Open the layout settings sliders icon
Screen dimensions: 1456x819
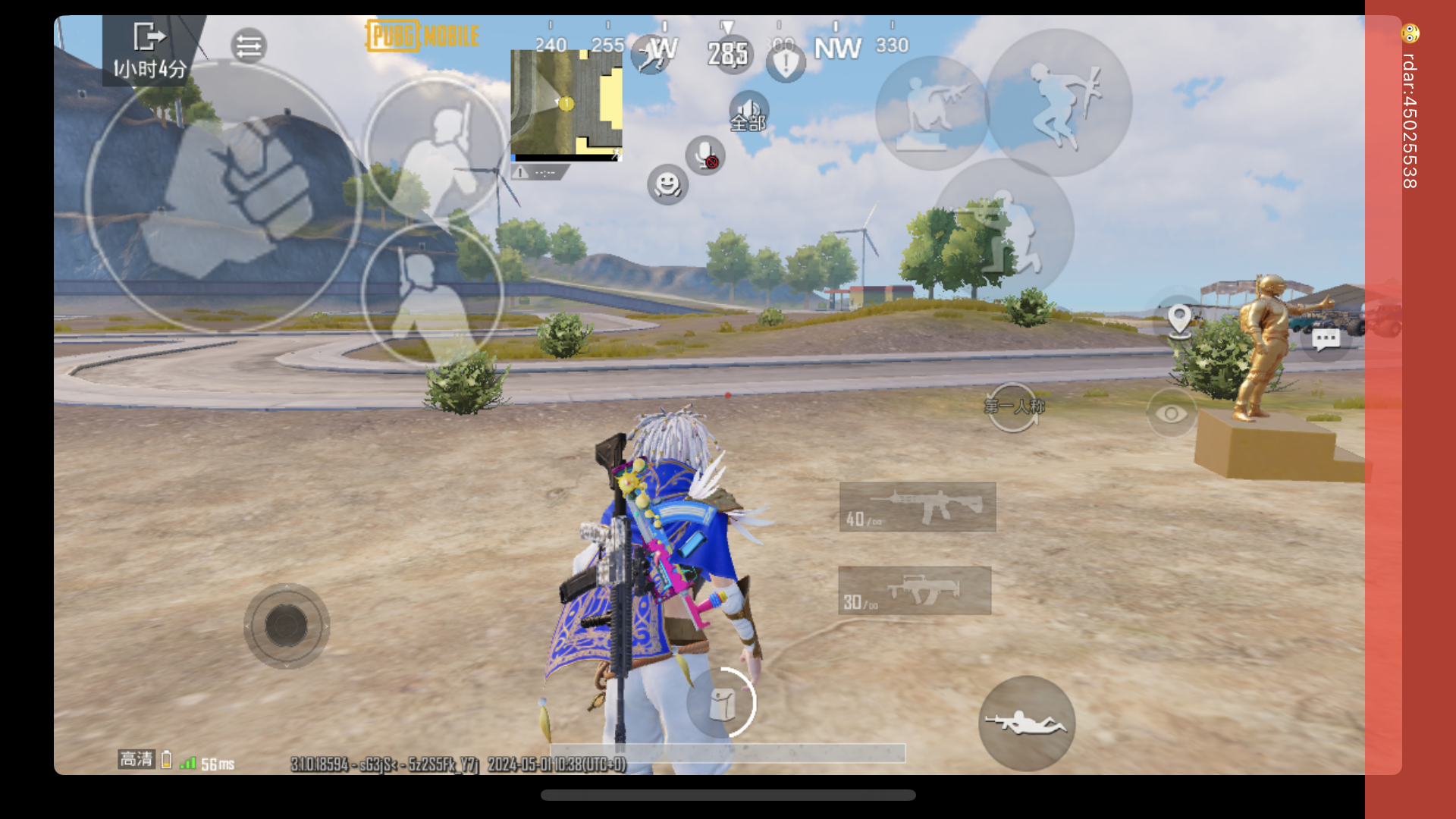coord(249,46)
